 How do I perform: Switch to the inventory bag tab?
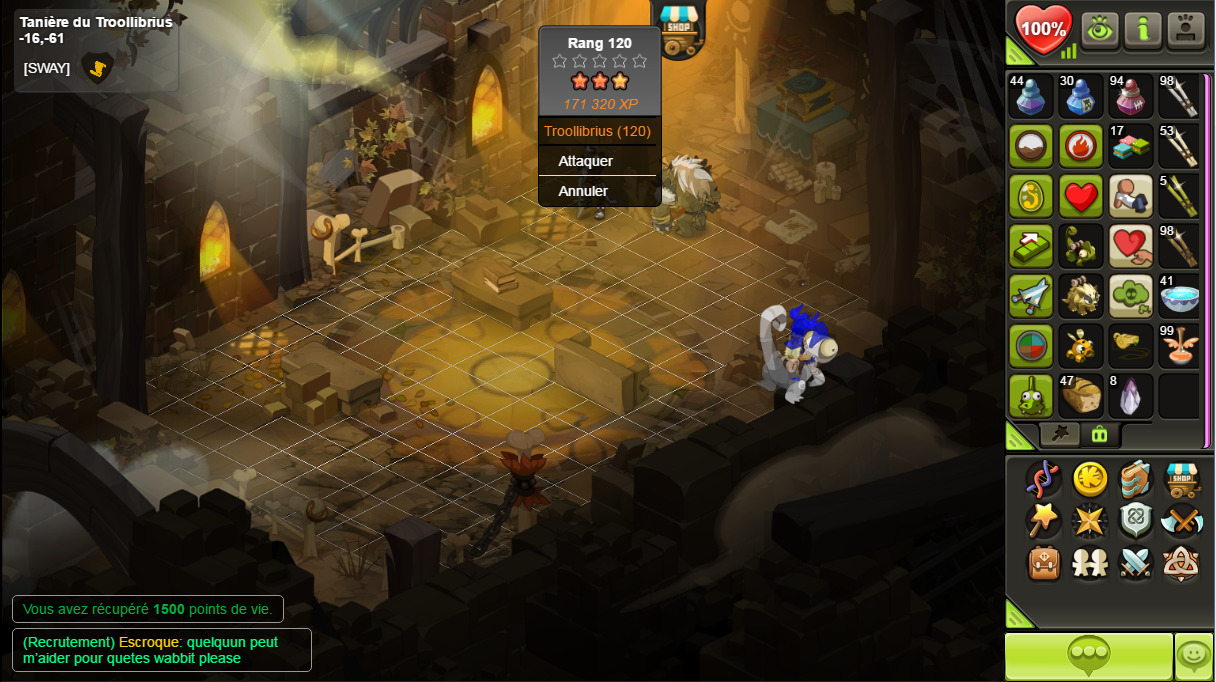(1099, 434)
